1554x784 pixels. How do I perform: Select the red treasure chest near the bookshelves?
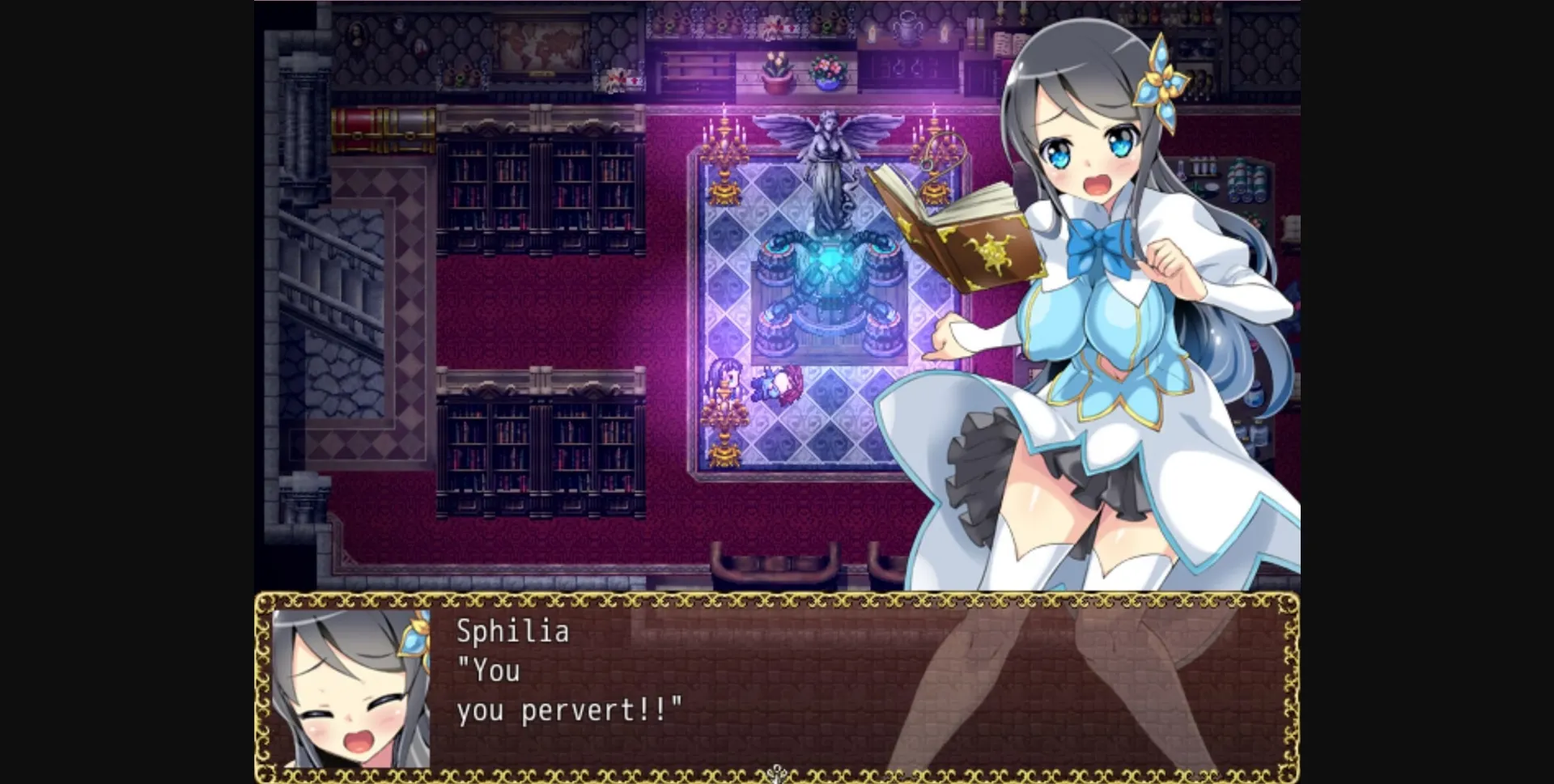pyautogui.click(x=355, y=129)
